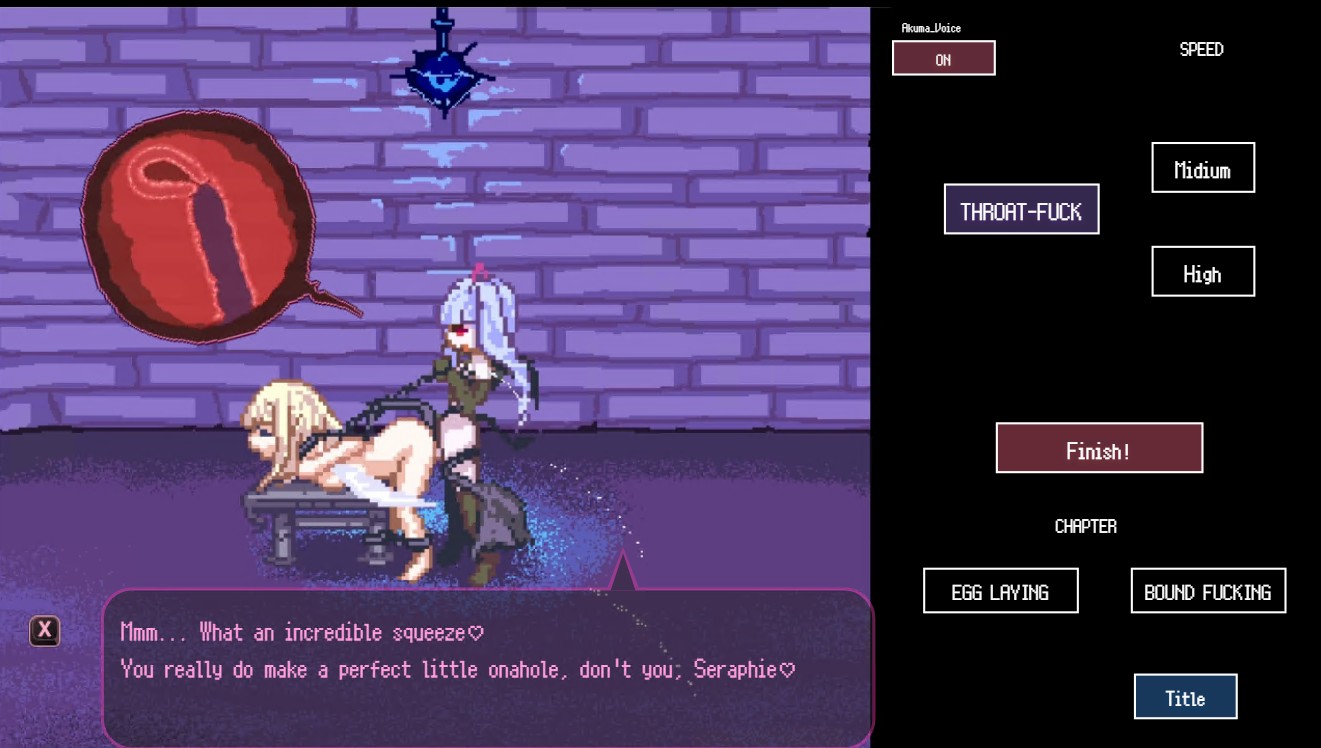Image resolution: width=1321 pixels, height=748 pixels.
Task: Click the hanging sword decoration above the scene
Action: coord(442,70)
